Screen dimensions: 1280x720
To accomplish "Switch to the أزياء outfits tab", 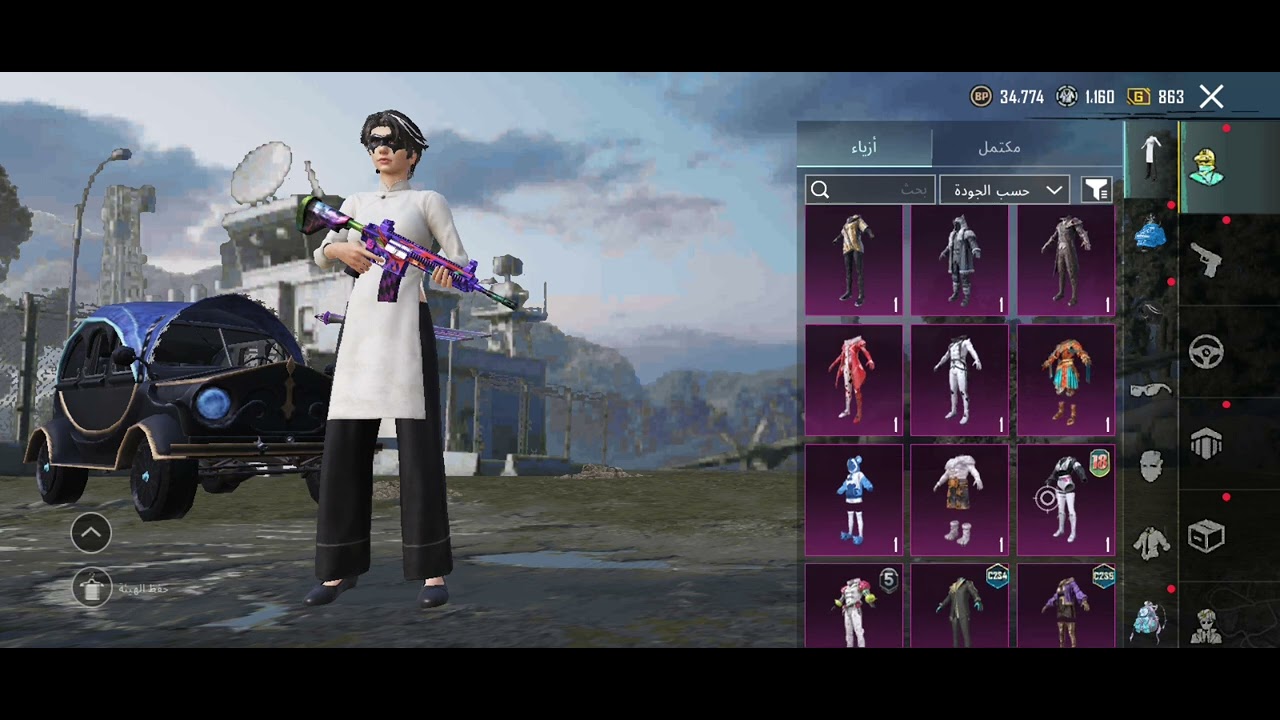I will click(864, 147).
